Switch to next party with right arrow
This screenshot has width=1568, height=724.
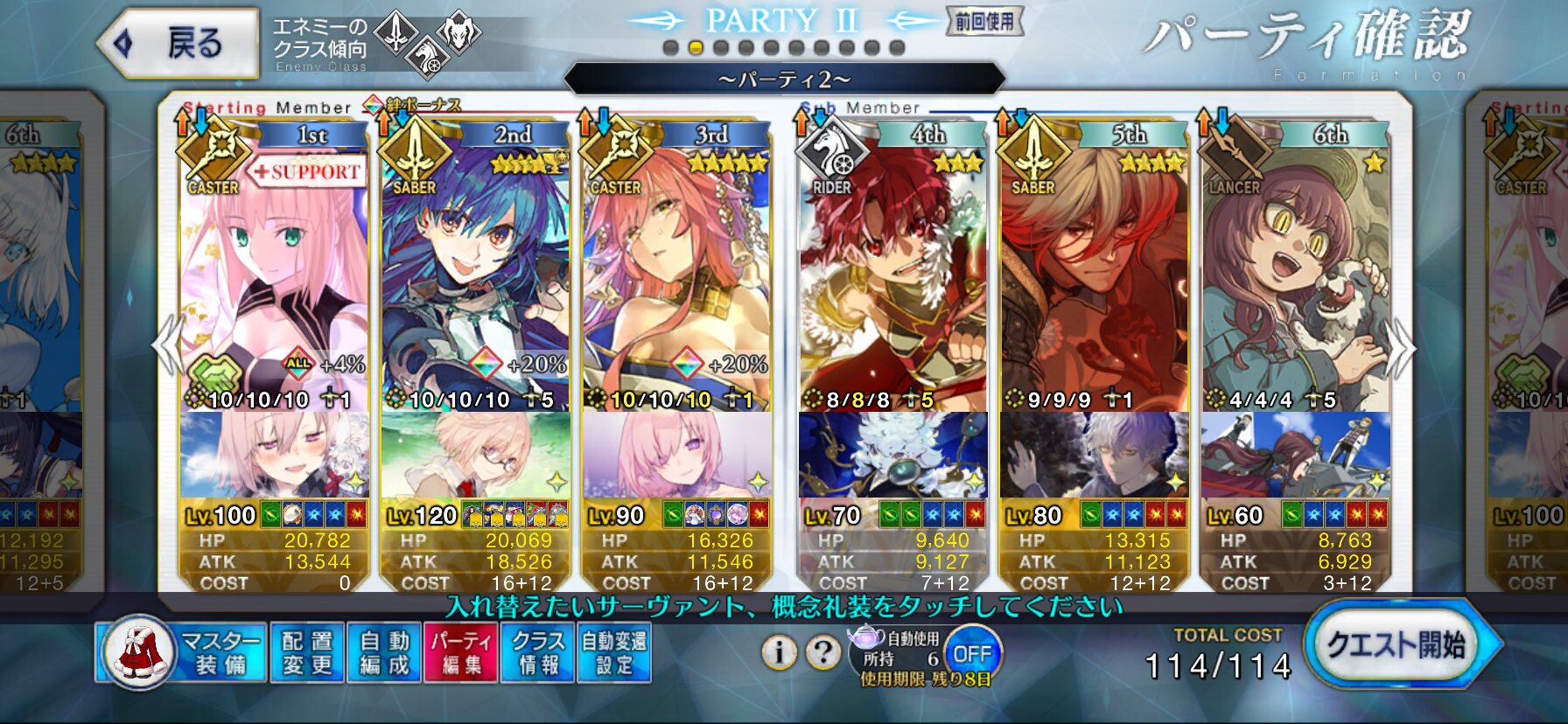[x=1402, y=347]
